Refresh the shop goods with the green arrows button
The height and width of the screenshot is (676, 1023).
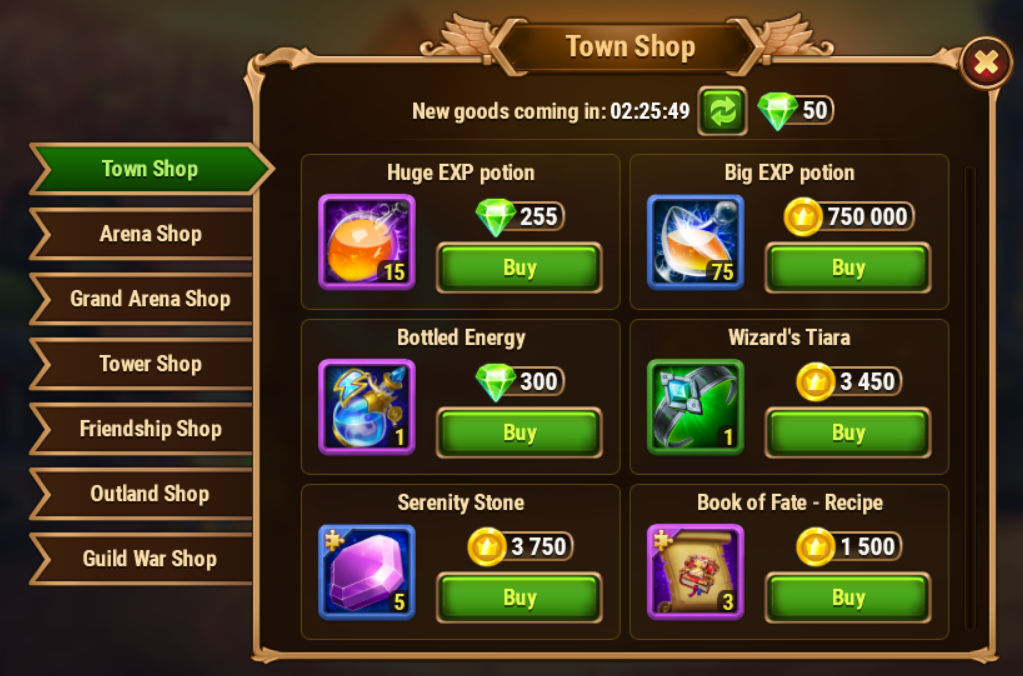pos(723,110)
